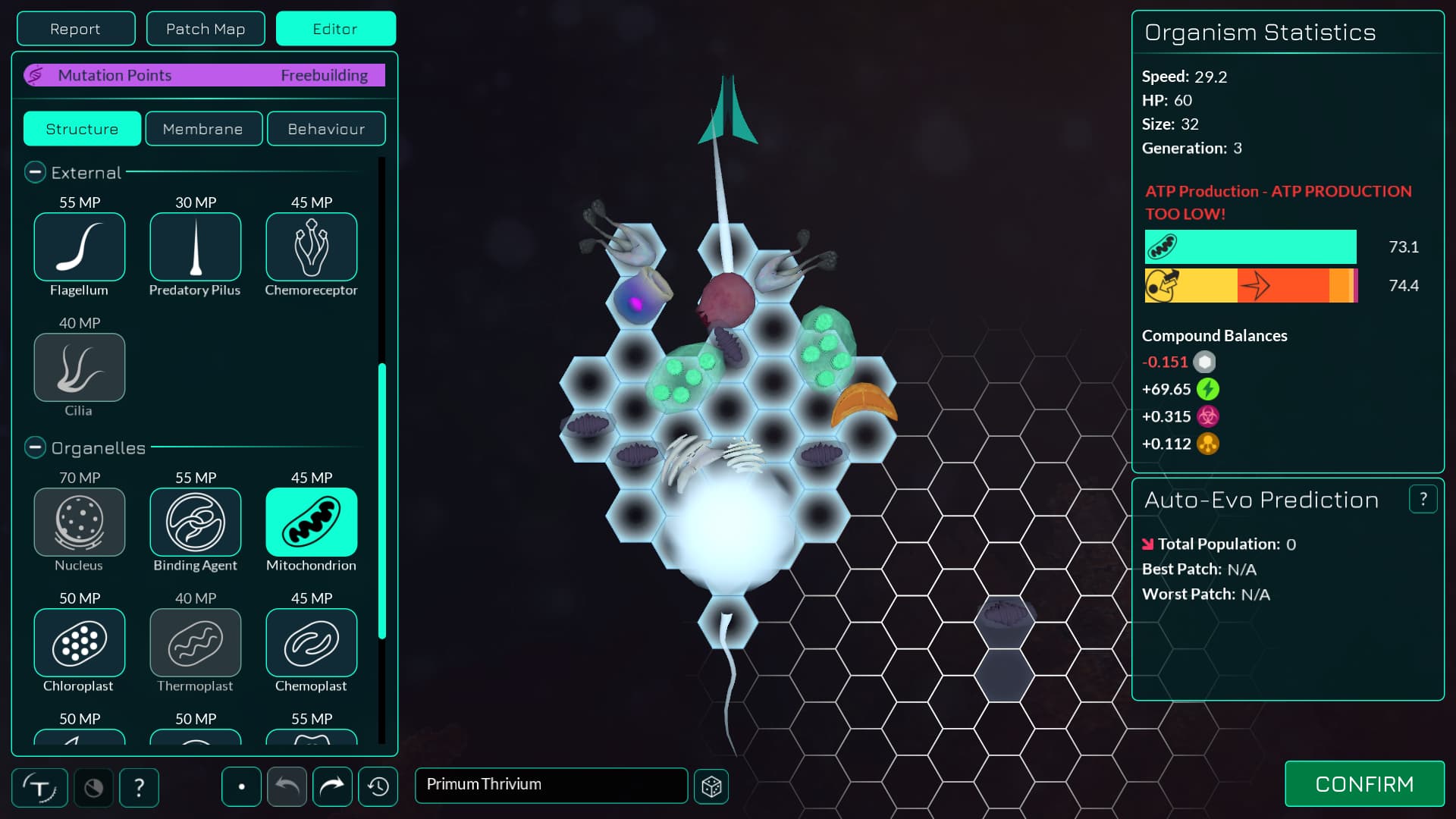Switch to the Patch Map tab
Viewport: 1456px width, 819px height.
(206, 29)
